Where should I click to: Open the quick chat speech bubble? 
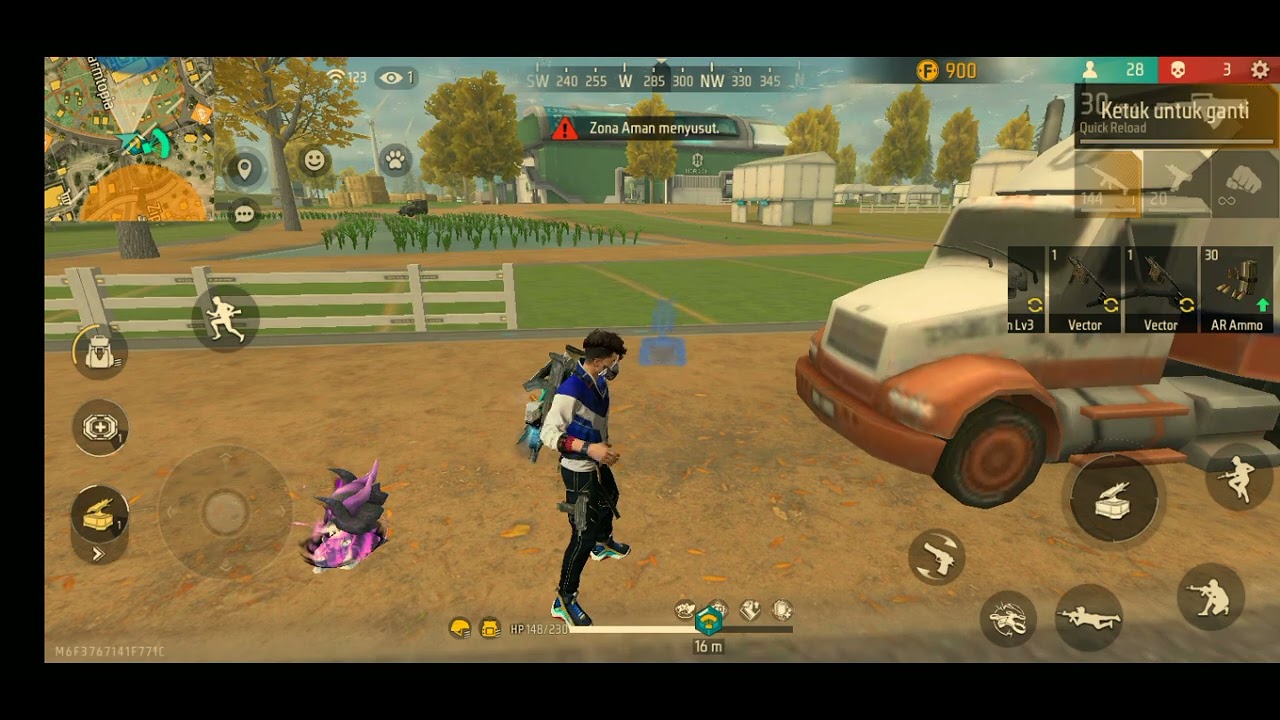pyautogui.click(x=244, y=213)
